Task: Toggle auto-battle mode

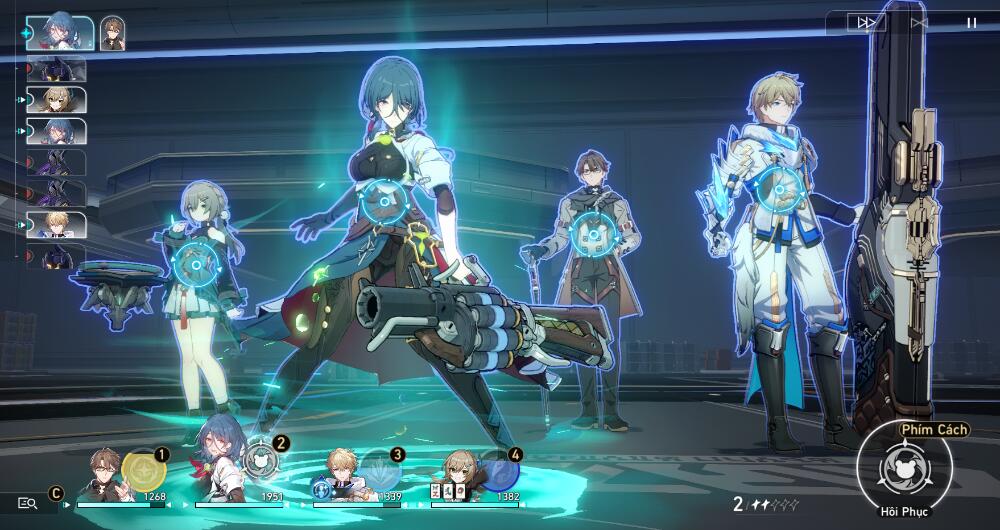Action: [919, 22]
